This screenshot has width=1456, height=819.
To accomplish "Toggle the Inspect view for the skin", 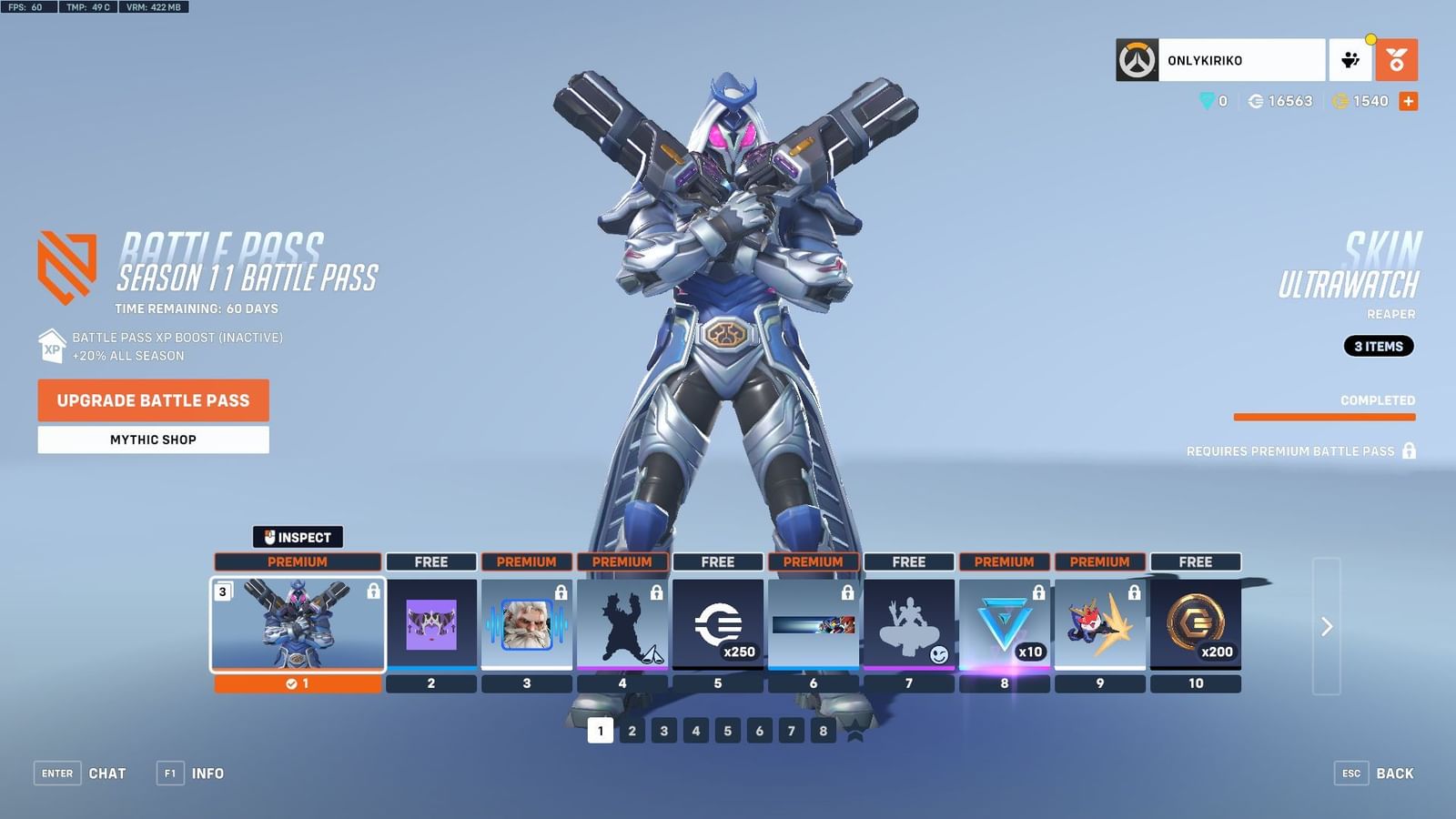I will 298,538.
